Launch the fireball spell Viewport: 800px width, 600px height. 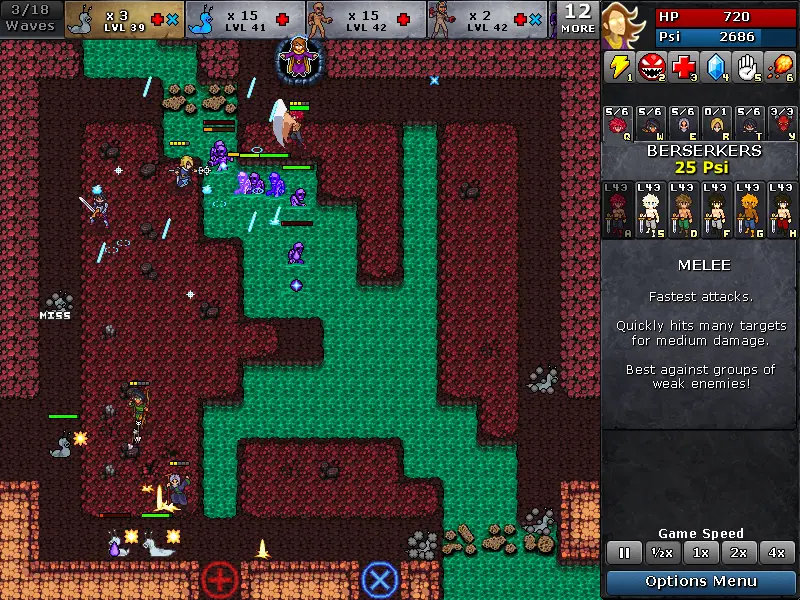point(779,67)
